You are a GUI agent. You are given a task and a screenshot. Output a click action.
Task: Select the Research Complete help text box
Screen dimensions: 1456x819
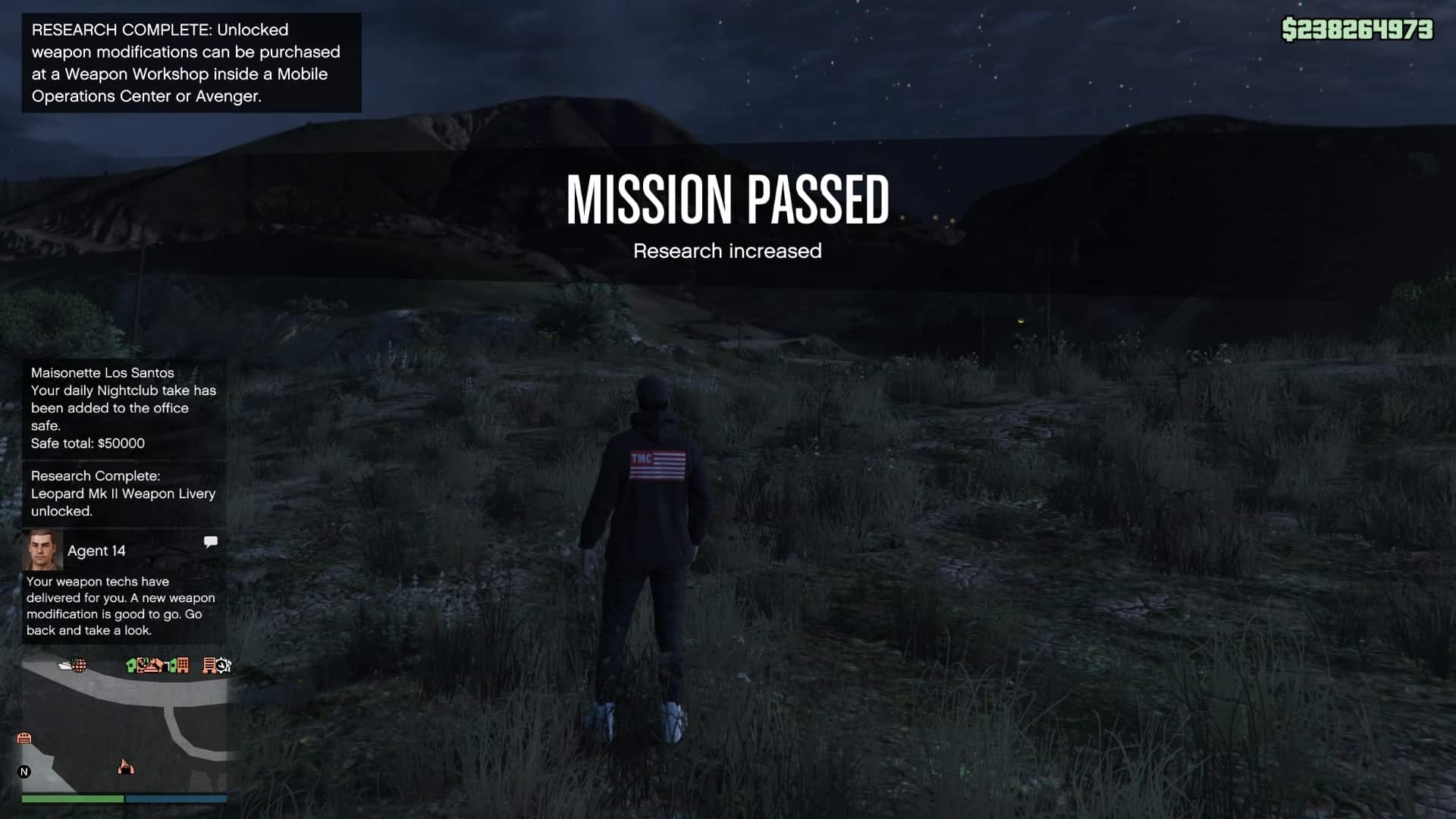point(191,63)
